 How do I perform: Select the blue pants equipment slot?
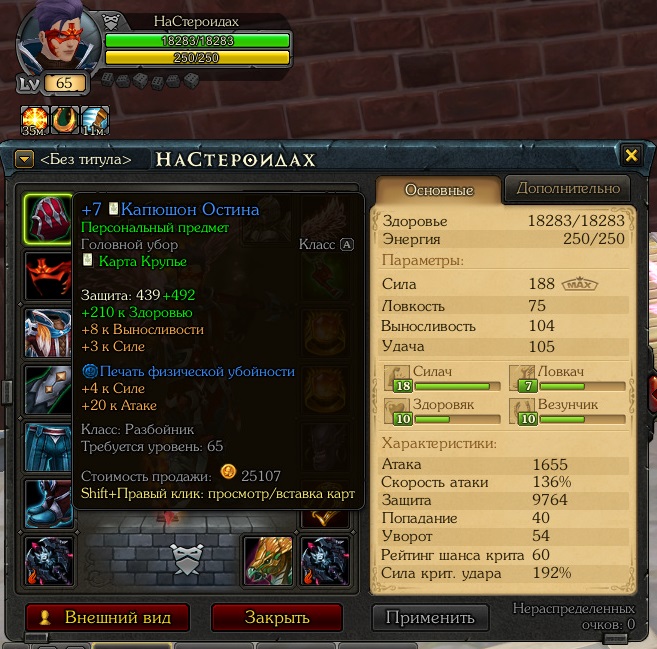click(x=47, y=446)
